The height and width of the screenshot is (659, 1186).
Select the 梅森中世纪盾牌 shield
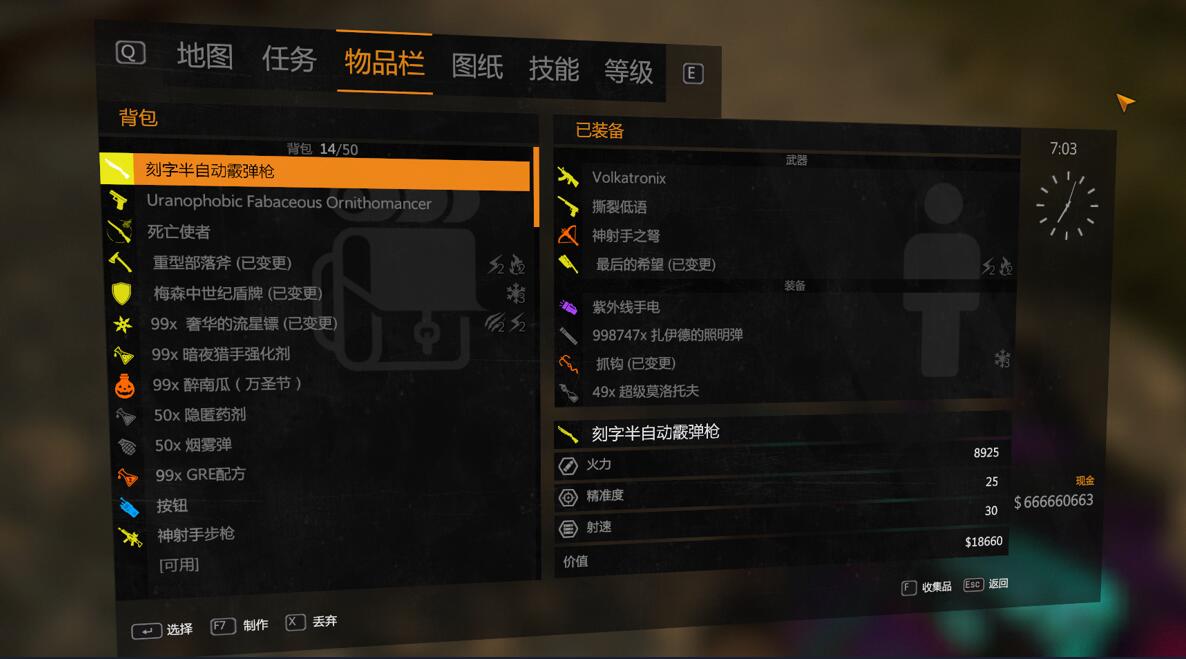237,293
